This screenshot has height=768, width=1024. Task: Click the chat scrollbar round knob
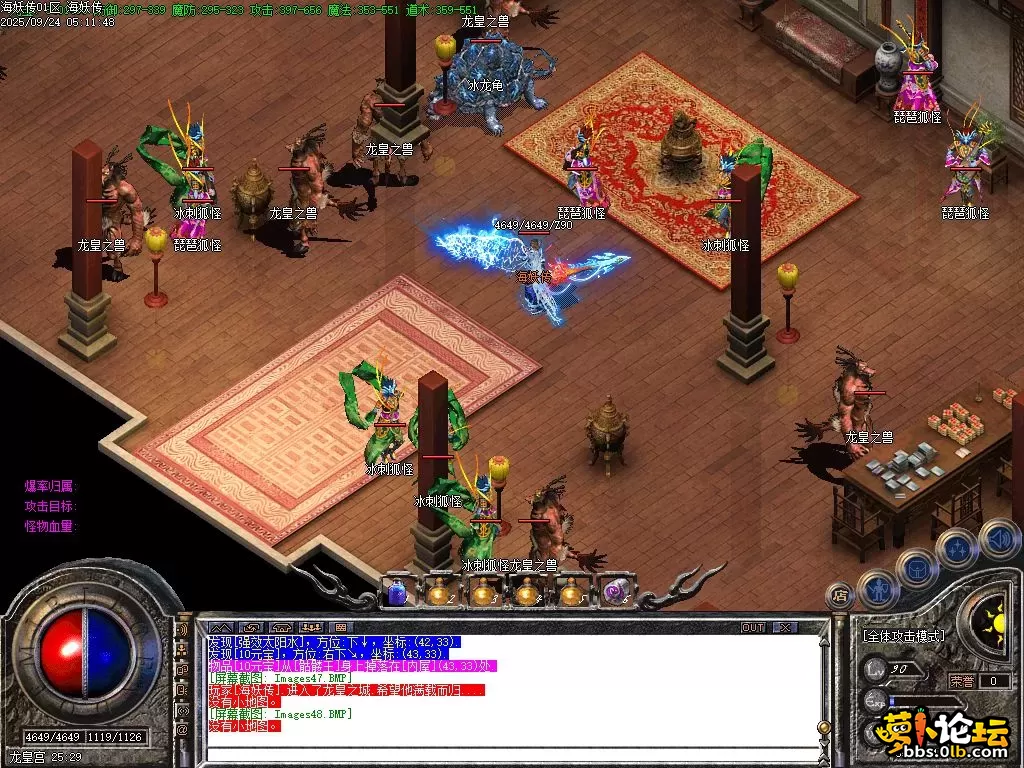(x=824, y=728)
